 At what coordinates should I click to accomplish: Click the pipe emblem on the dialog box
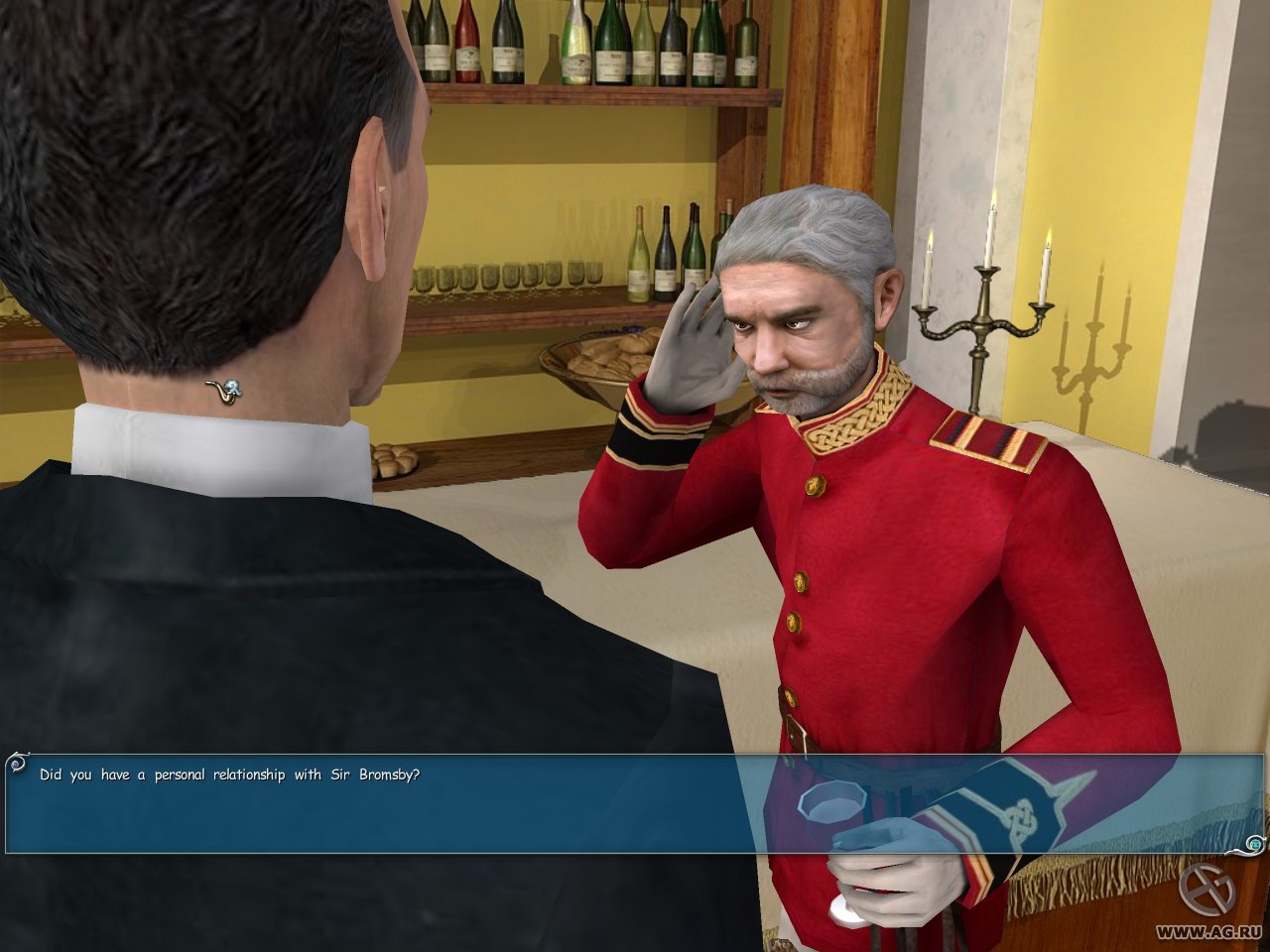(x=16, y=764)
